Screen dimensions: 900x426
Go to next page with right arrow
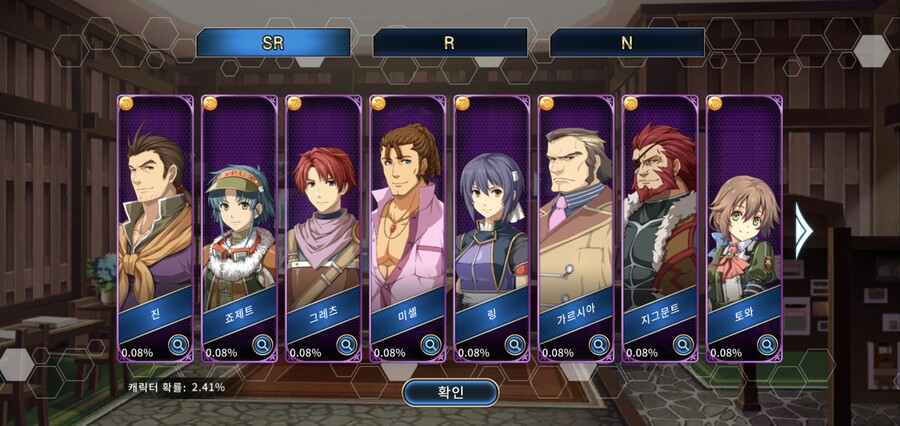click(x=802, y=230)
